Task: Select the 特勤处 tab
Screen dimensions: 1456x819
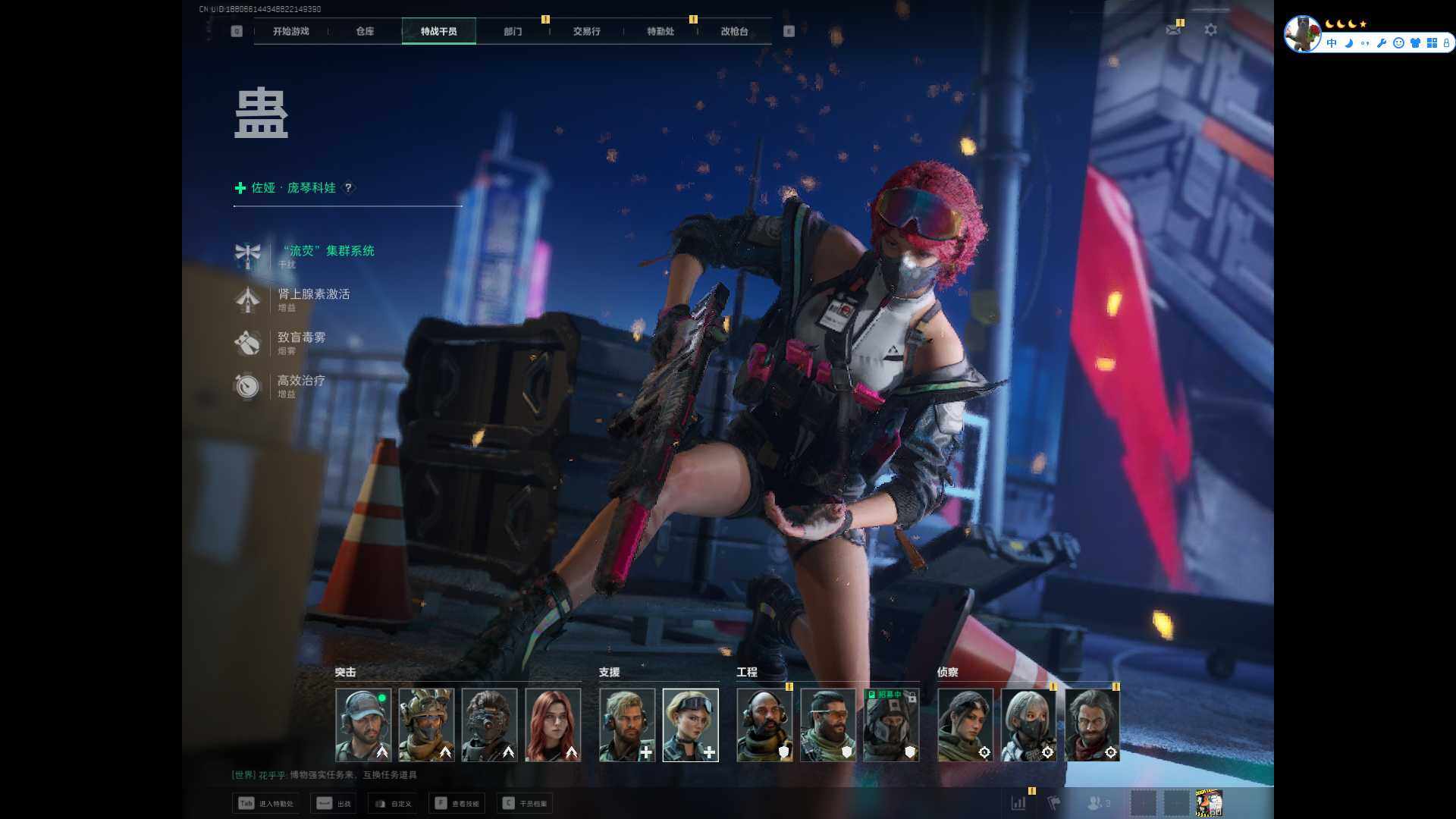Action: [660, 31]
